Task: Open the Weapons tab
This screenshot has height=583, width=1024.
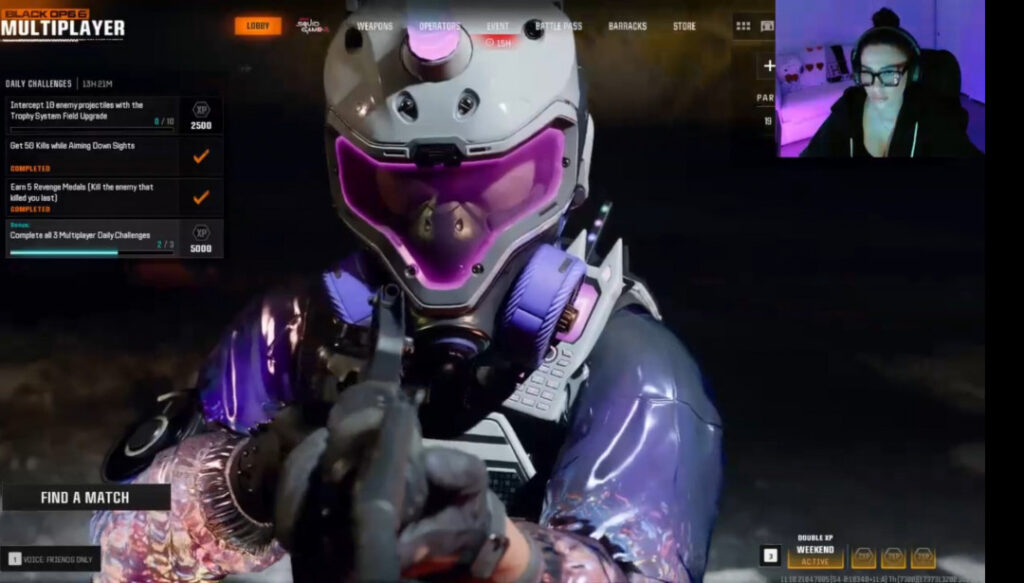Action: pyautogui.click(x=375, y=26)
